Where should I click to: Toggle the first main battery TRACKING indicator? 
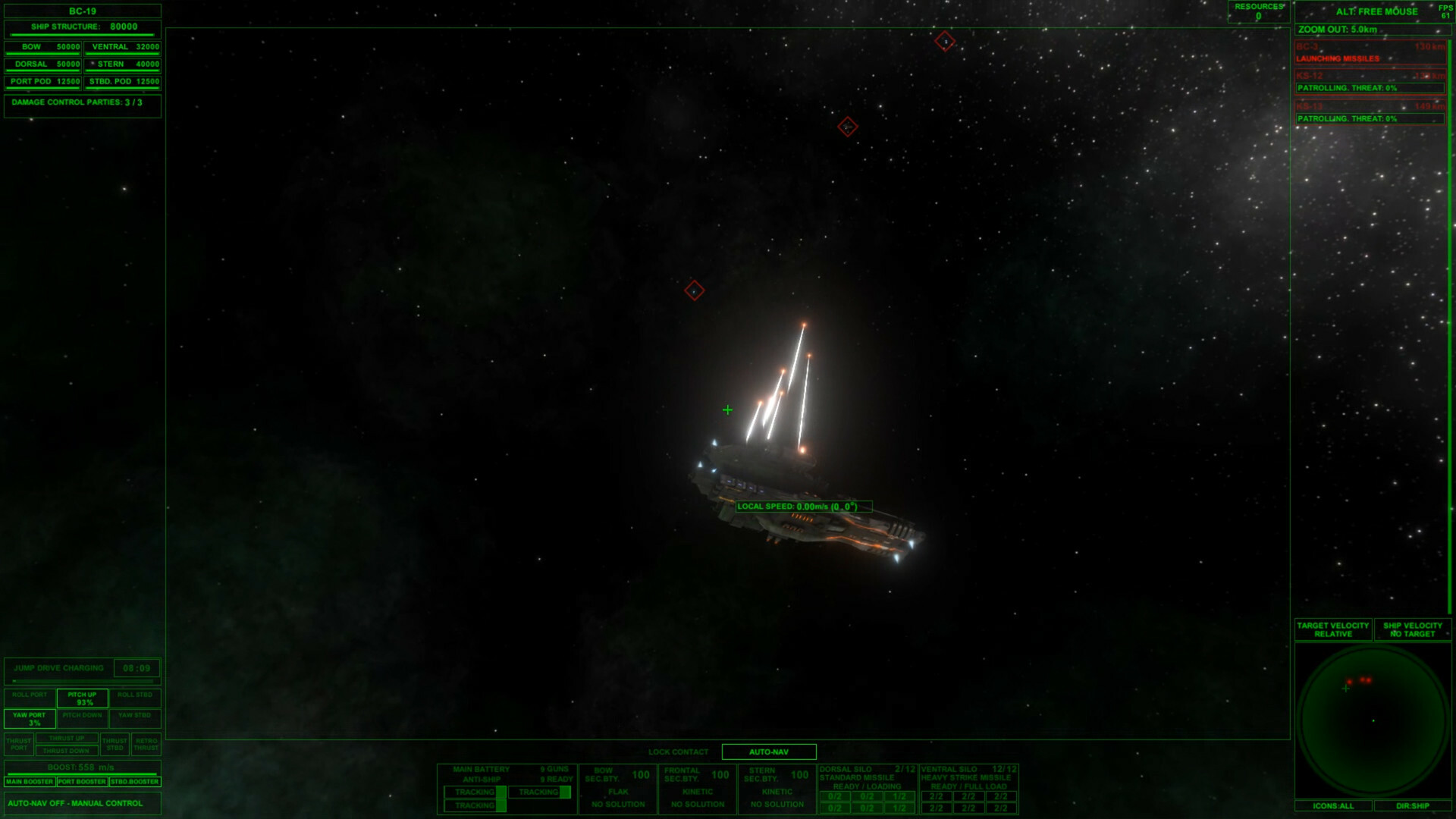[x=474, y=791]
